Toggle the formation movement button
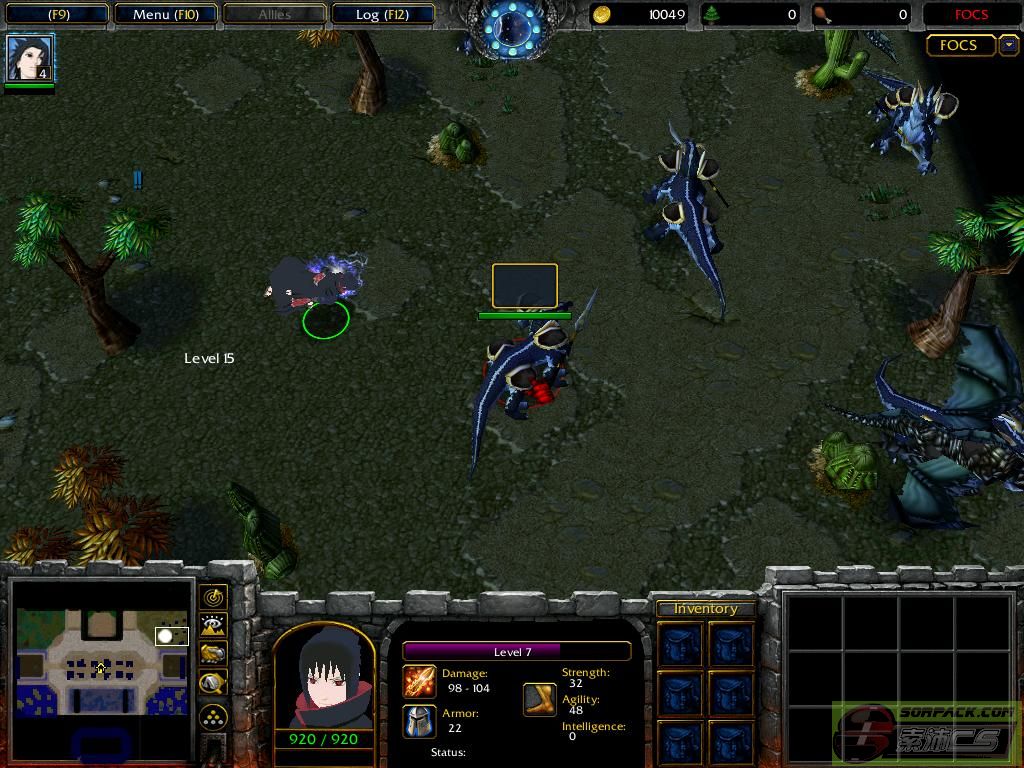This screenshot has width=1024, height=768. (x=213, y=716)
